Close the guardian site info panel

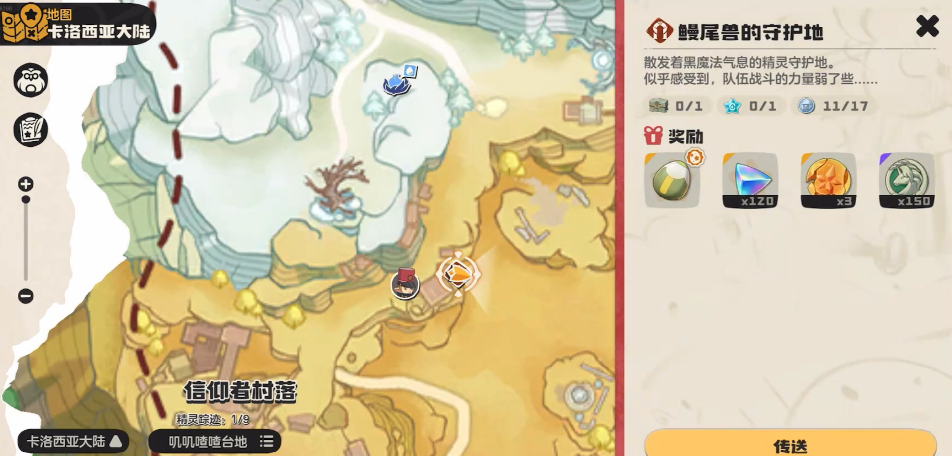tap(927, 27)
